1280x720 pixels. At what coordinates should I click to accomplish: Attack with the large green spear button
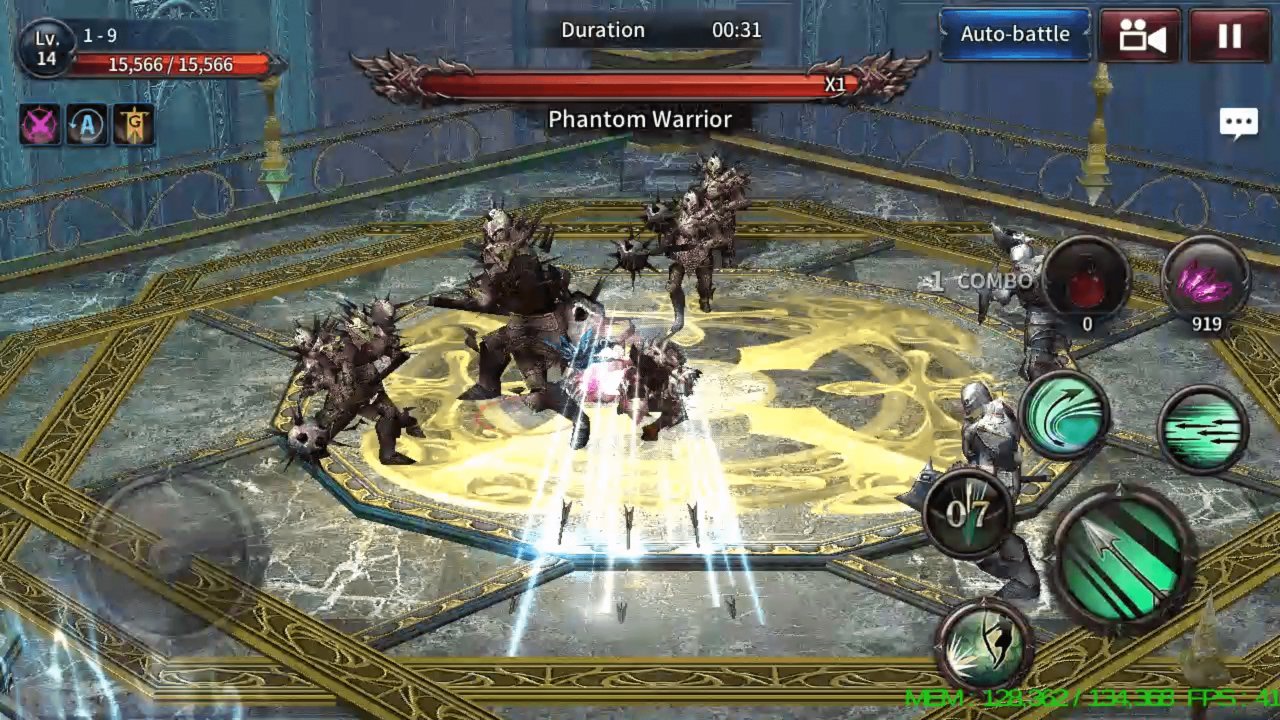[1124, 559]
